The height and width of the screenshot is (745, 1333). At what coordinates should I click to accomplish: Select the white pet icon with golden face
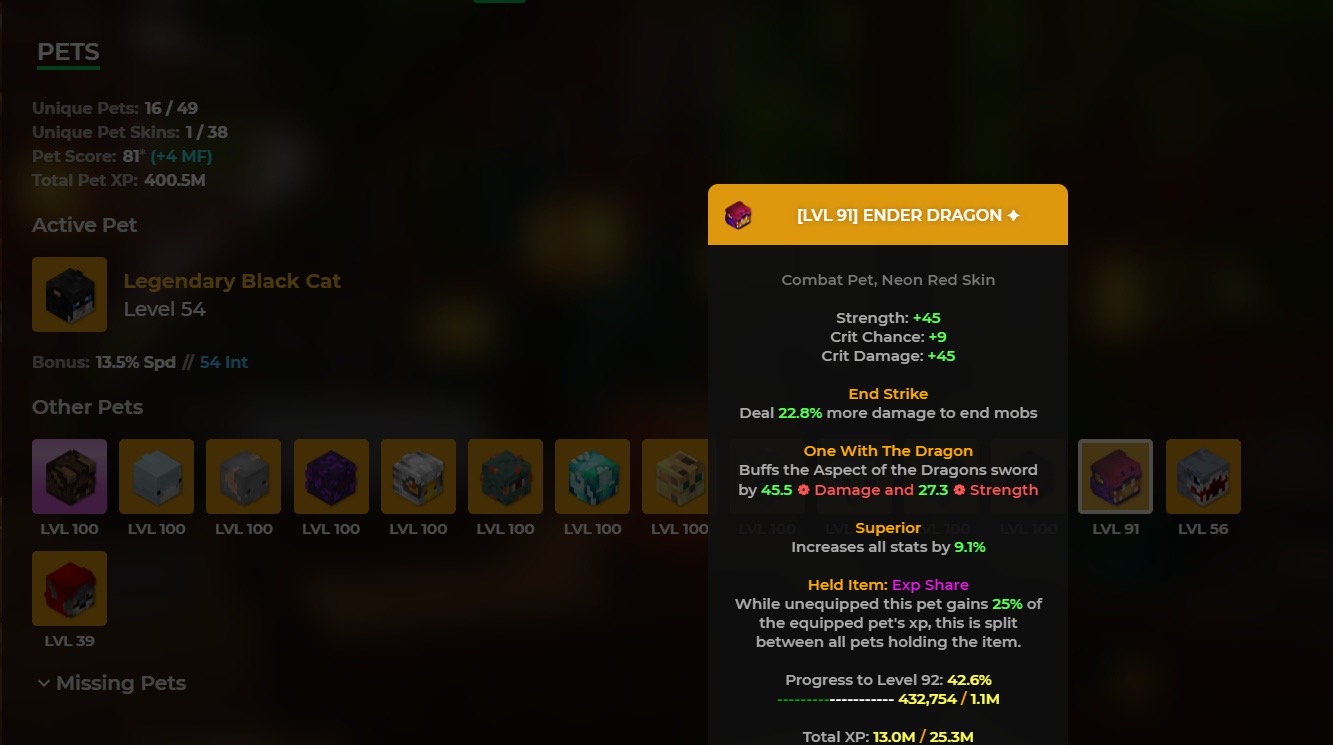[x=418, y=476]
